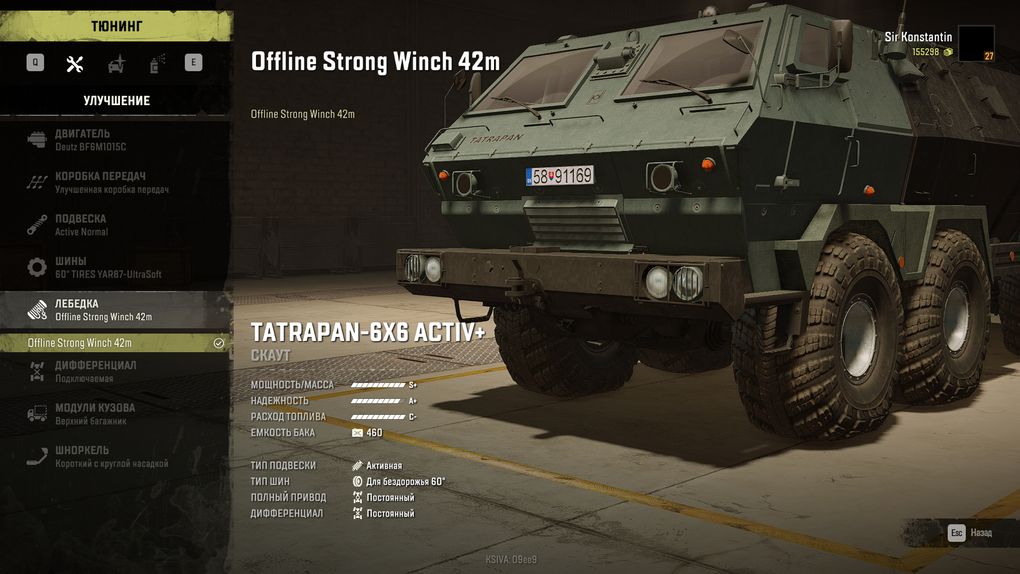Choose the Шины tires category

click(x=110, y=267)
